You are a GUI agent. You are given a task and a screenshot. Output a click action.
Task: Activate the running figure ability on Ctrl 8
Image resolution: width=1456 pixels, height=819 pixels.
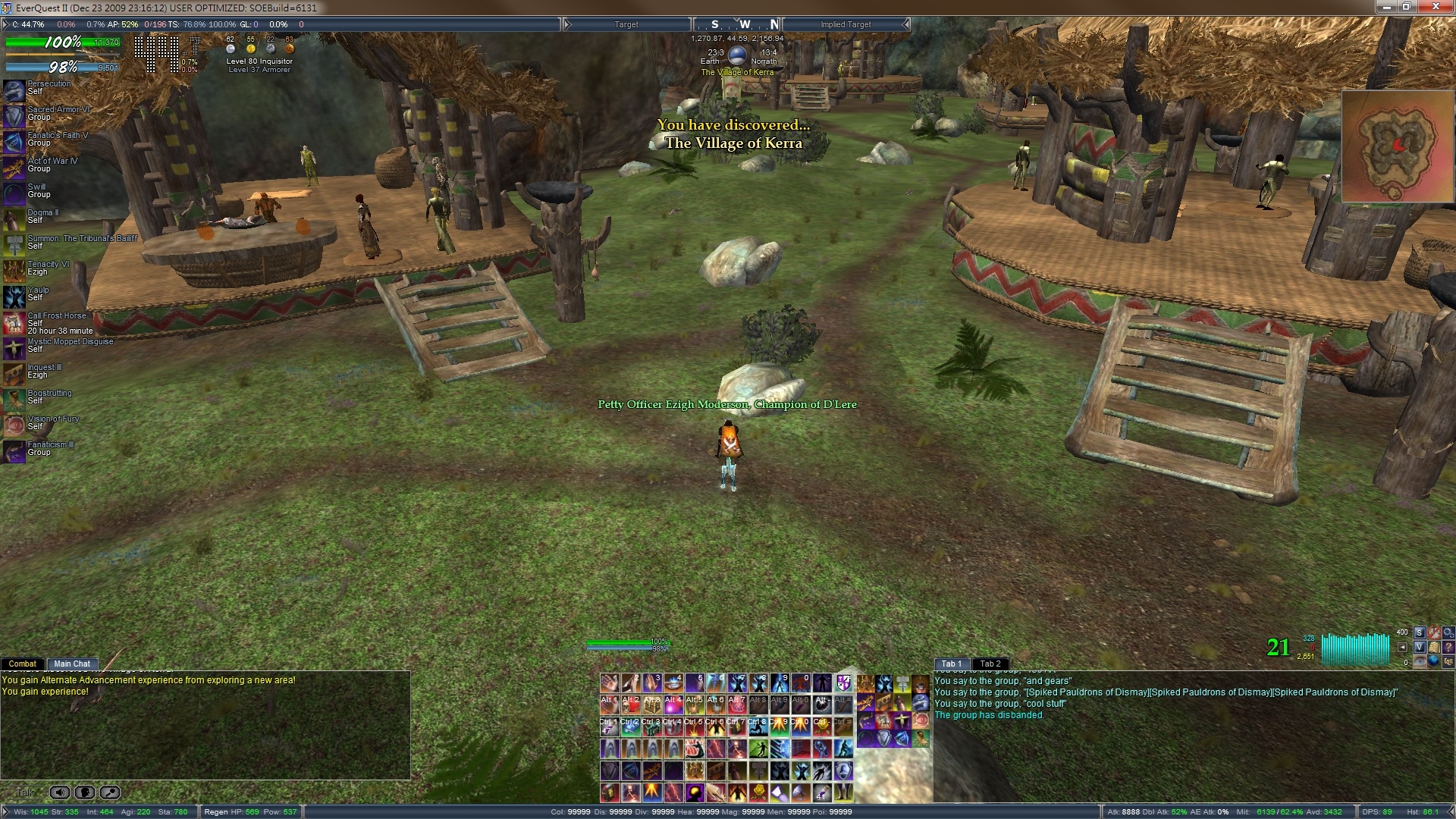[x=758, y=726]
